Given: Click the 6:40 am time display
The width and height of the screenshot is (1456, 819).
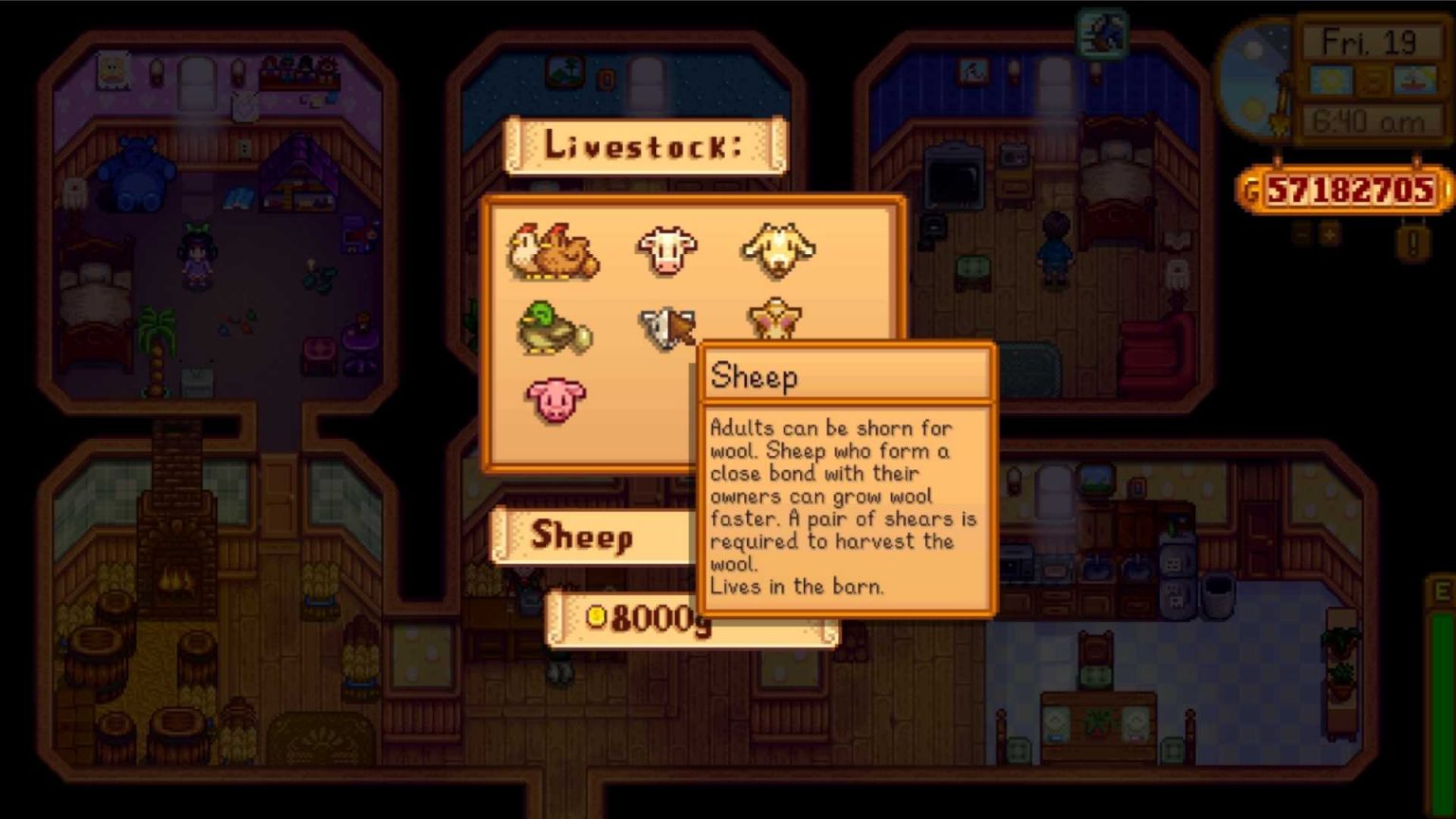Looking at the screenshot, I should click(x=1371, y=119).
